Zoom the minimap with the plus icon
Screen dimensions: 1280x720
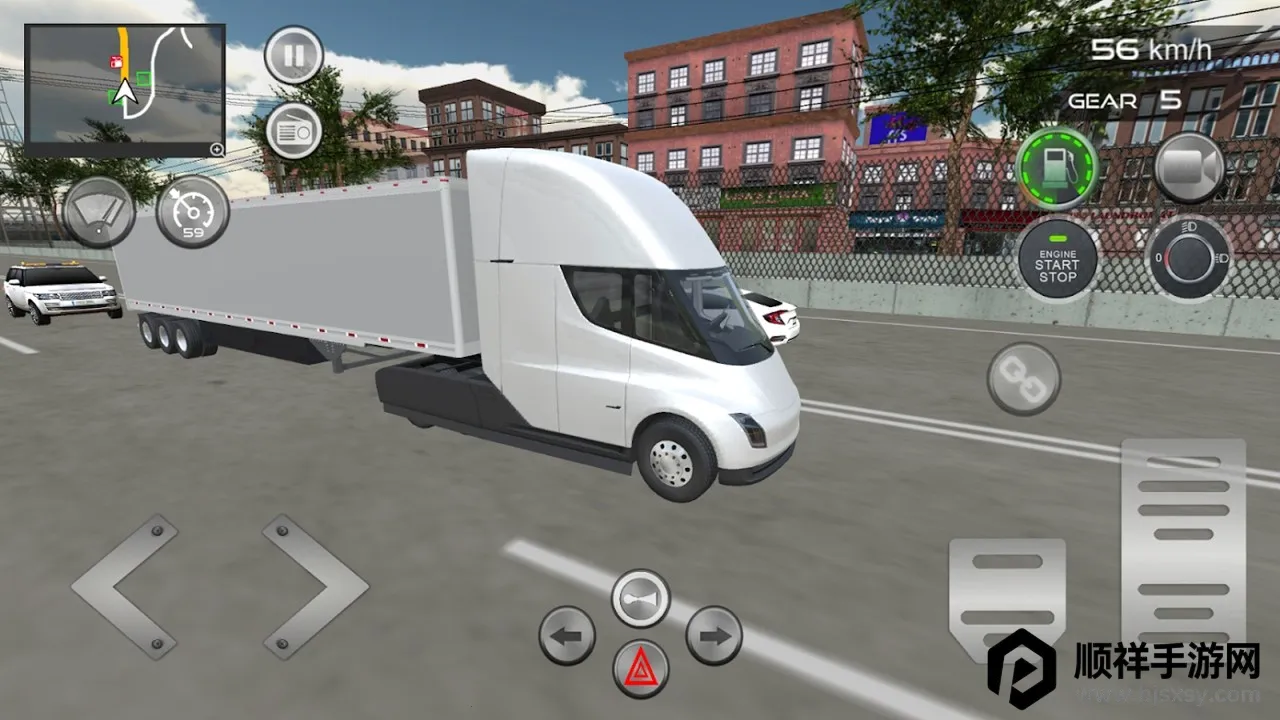(216, 149)
